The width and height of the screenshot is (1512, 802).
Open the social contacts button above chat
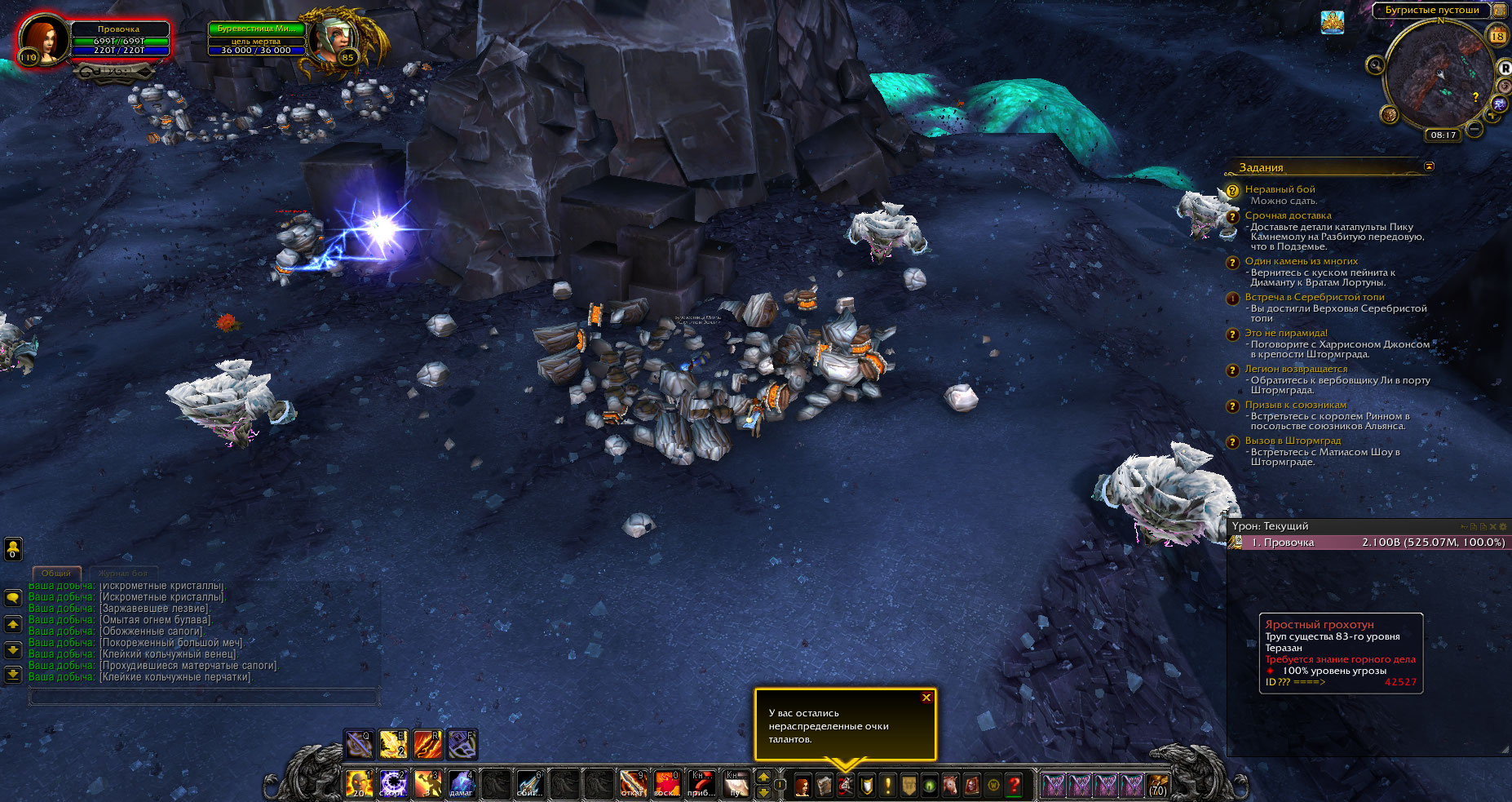click(x=13, y=549)
